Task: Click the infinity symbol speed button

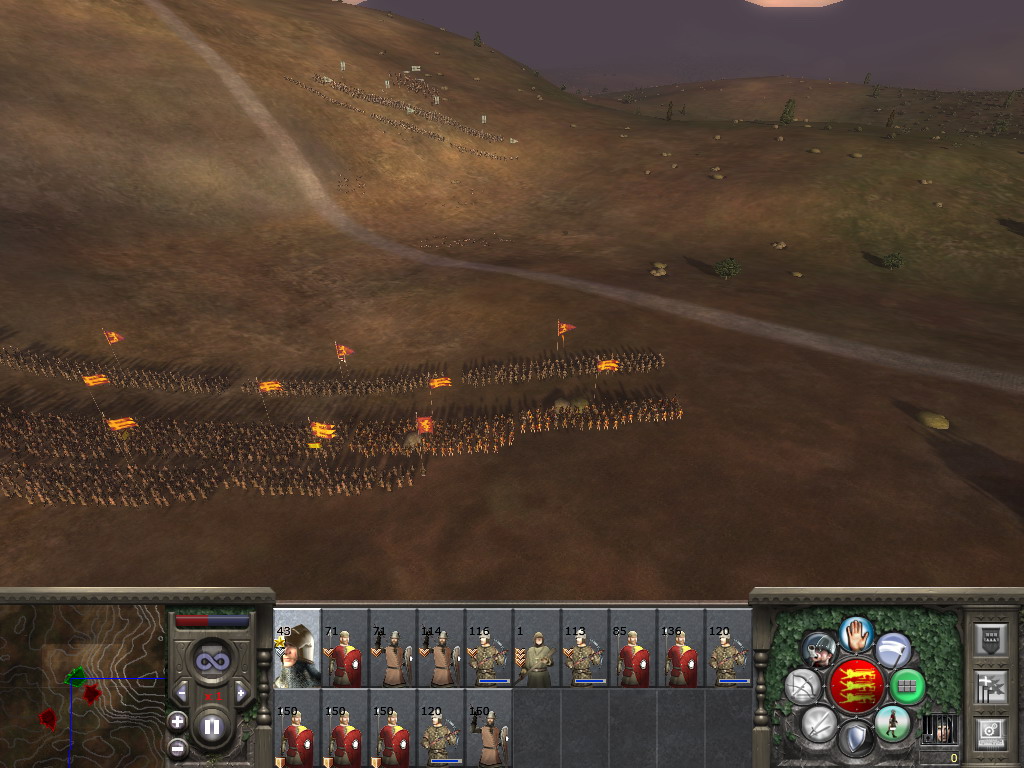Action: click(211, 660)
